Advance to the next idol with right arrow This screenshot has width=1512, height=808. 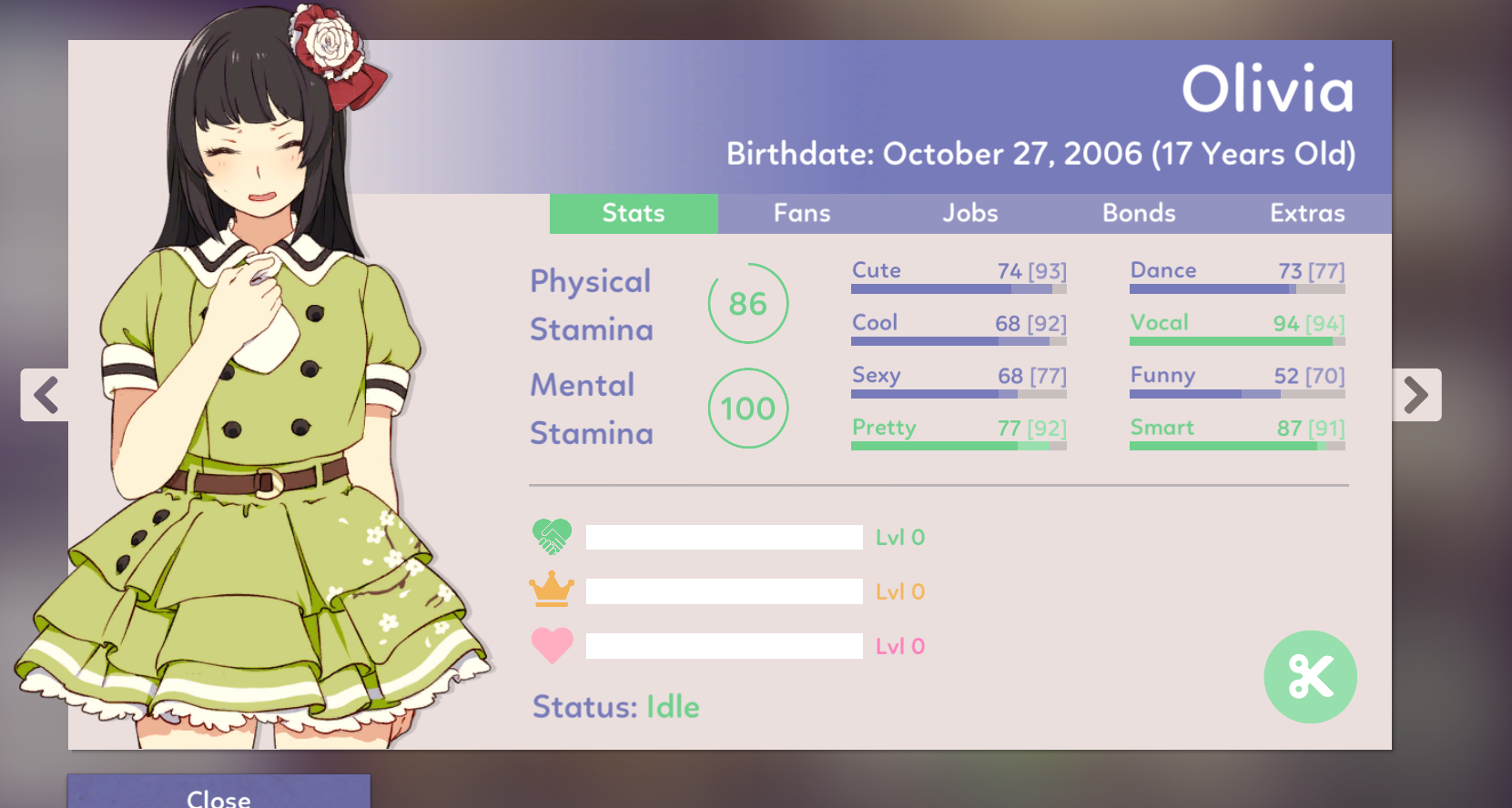[x=1416, y=395]
